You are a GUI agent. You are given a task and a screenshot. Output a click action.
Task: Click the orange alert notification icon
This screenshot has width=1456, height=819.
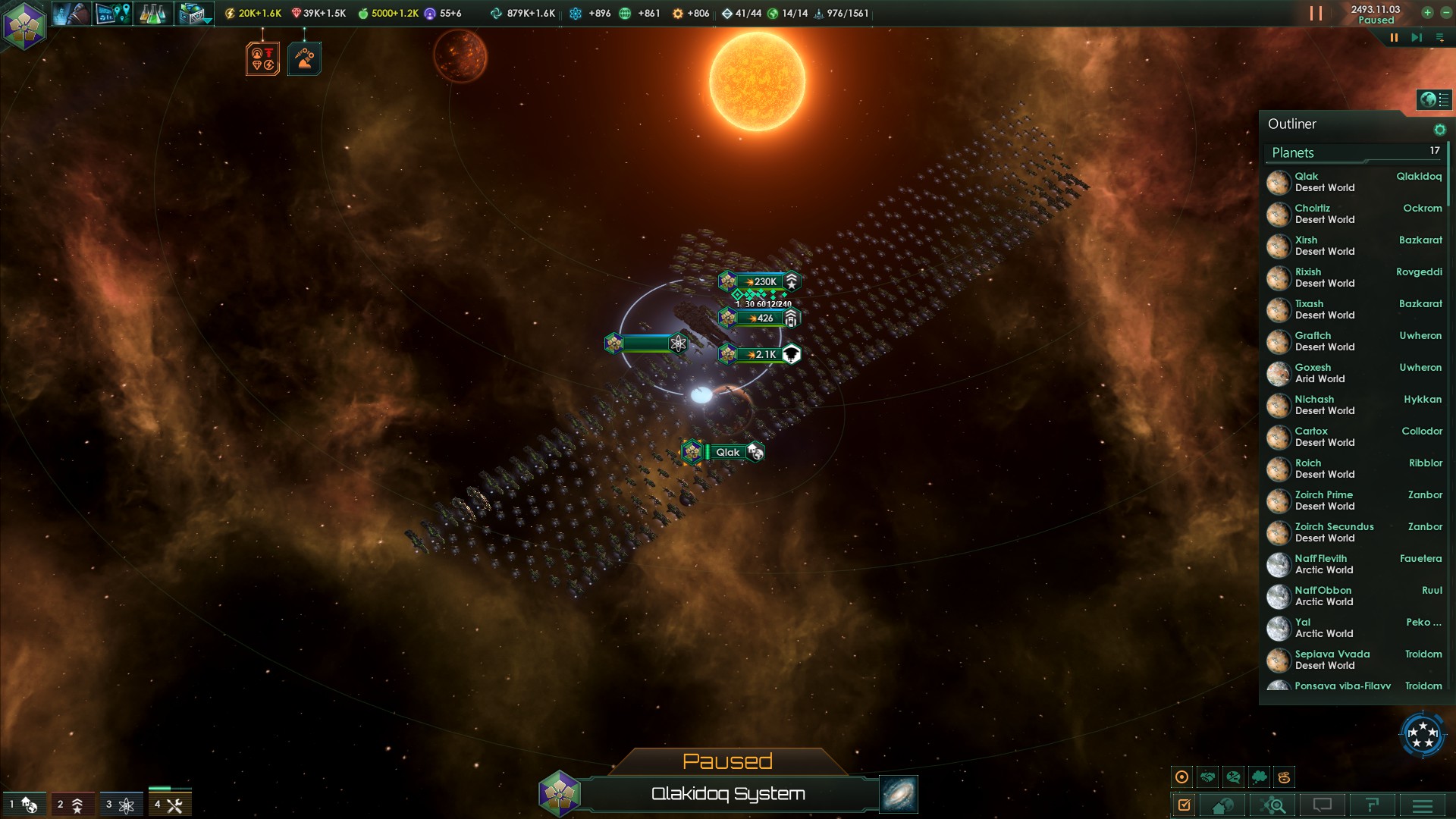(x=262, y=58)
